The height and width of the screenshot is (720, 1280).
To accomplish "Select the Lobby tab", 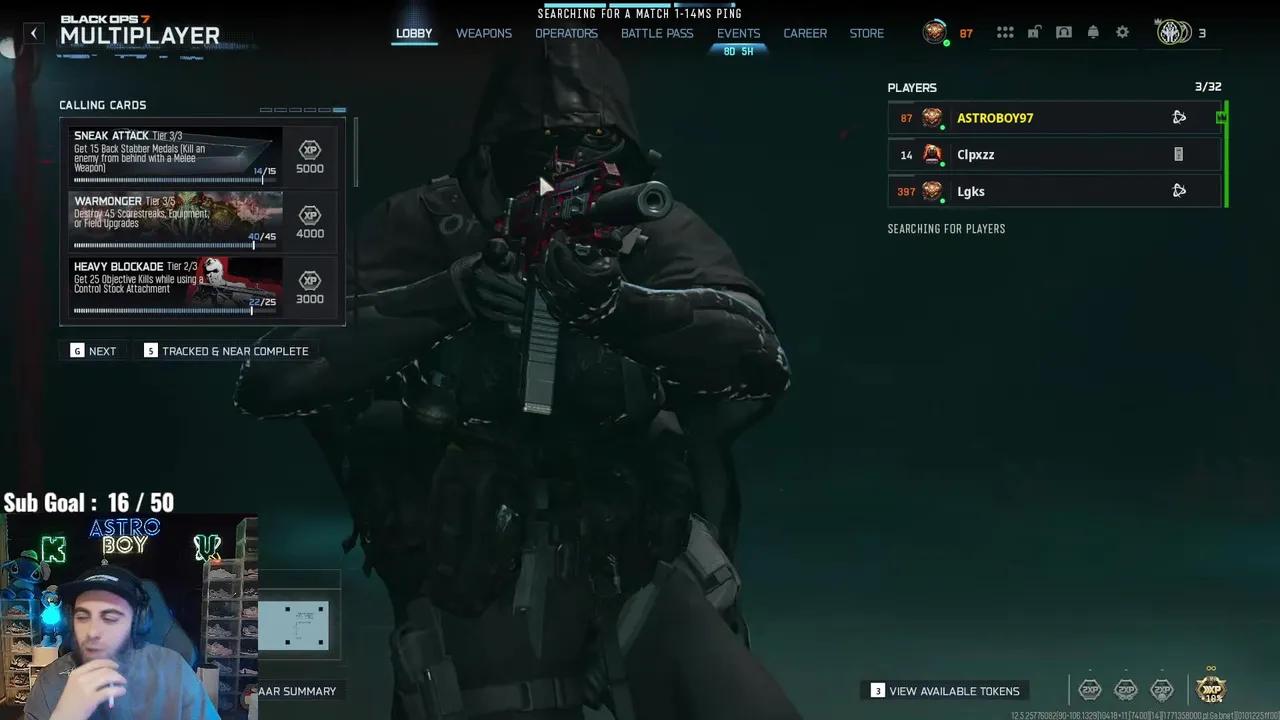I will [x=414, y=33].
